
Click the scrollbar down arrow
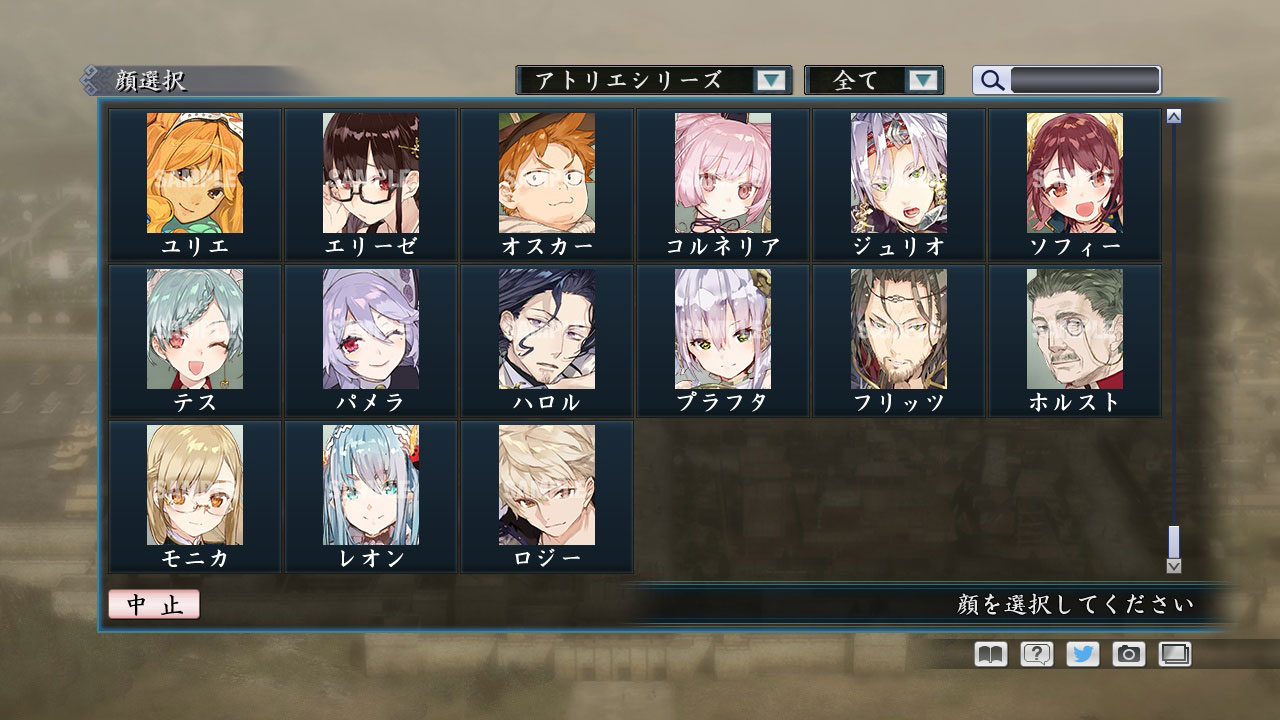point(1173,565)
